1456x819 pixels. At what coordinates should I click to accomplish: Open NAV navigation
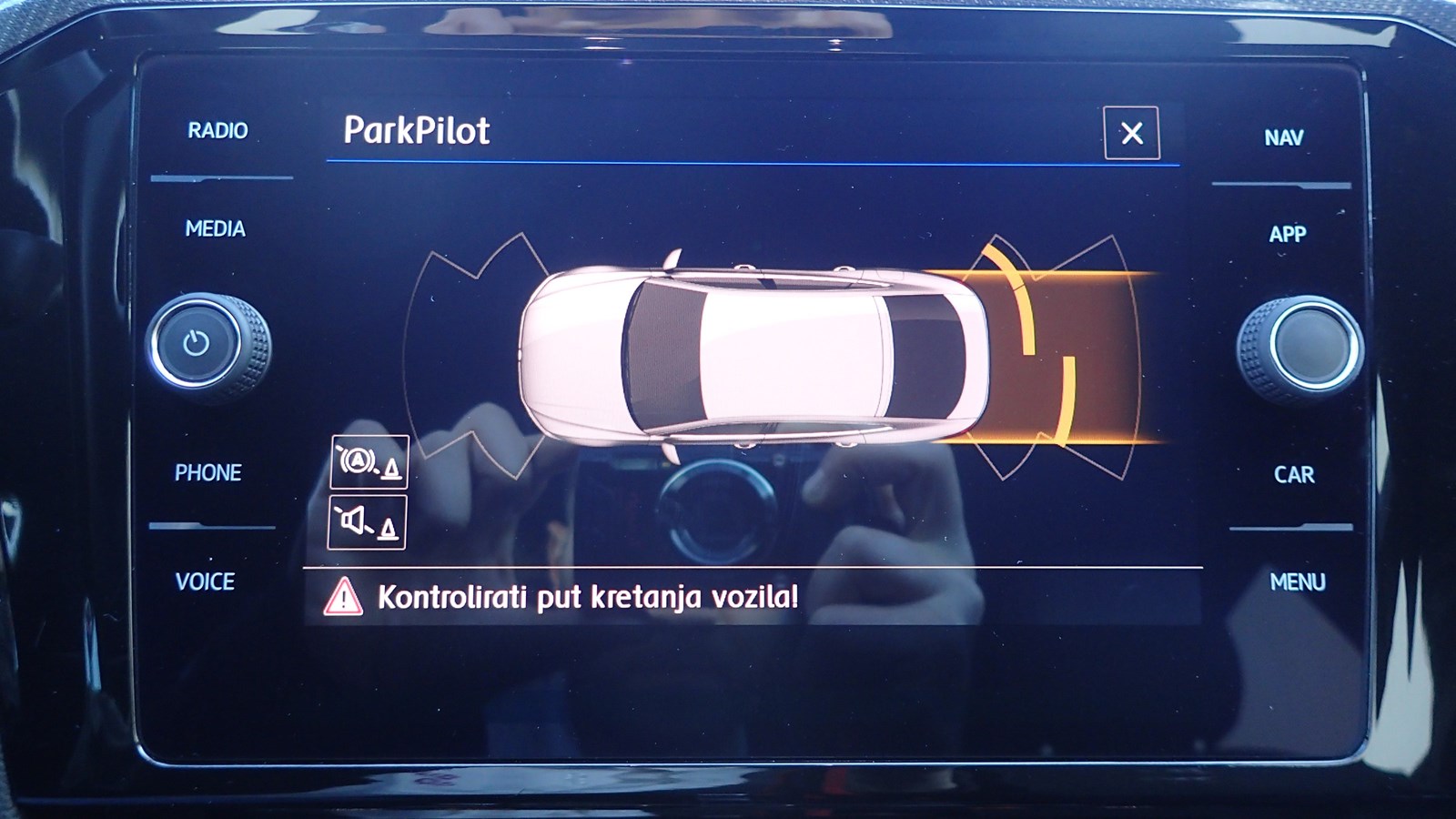[1283, 138]
